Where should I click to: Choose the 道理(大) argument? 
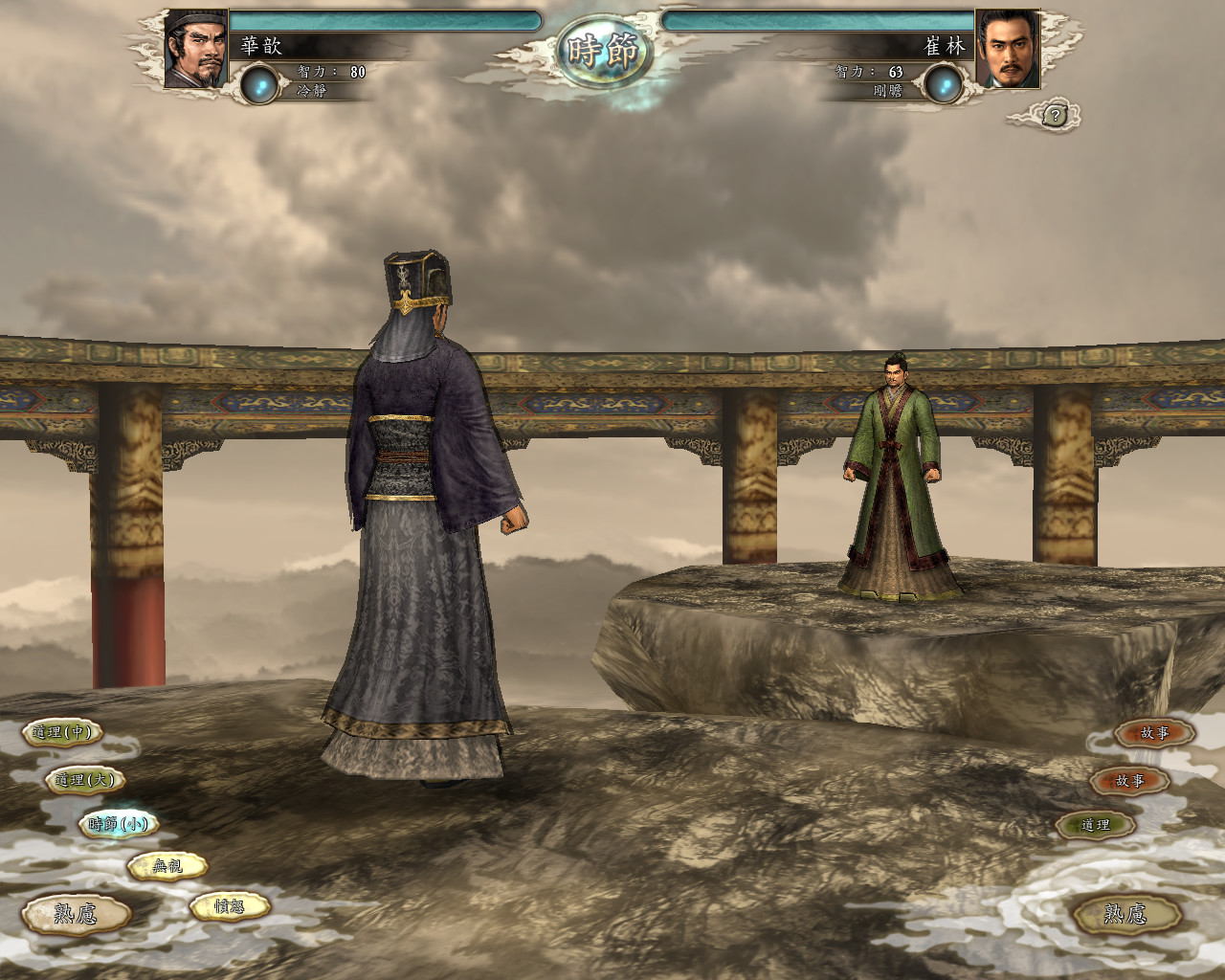click(84, 780)
